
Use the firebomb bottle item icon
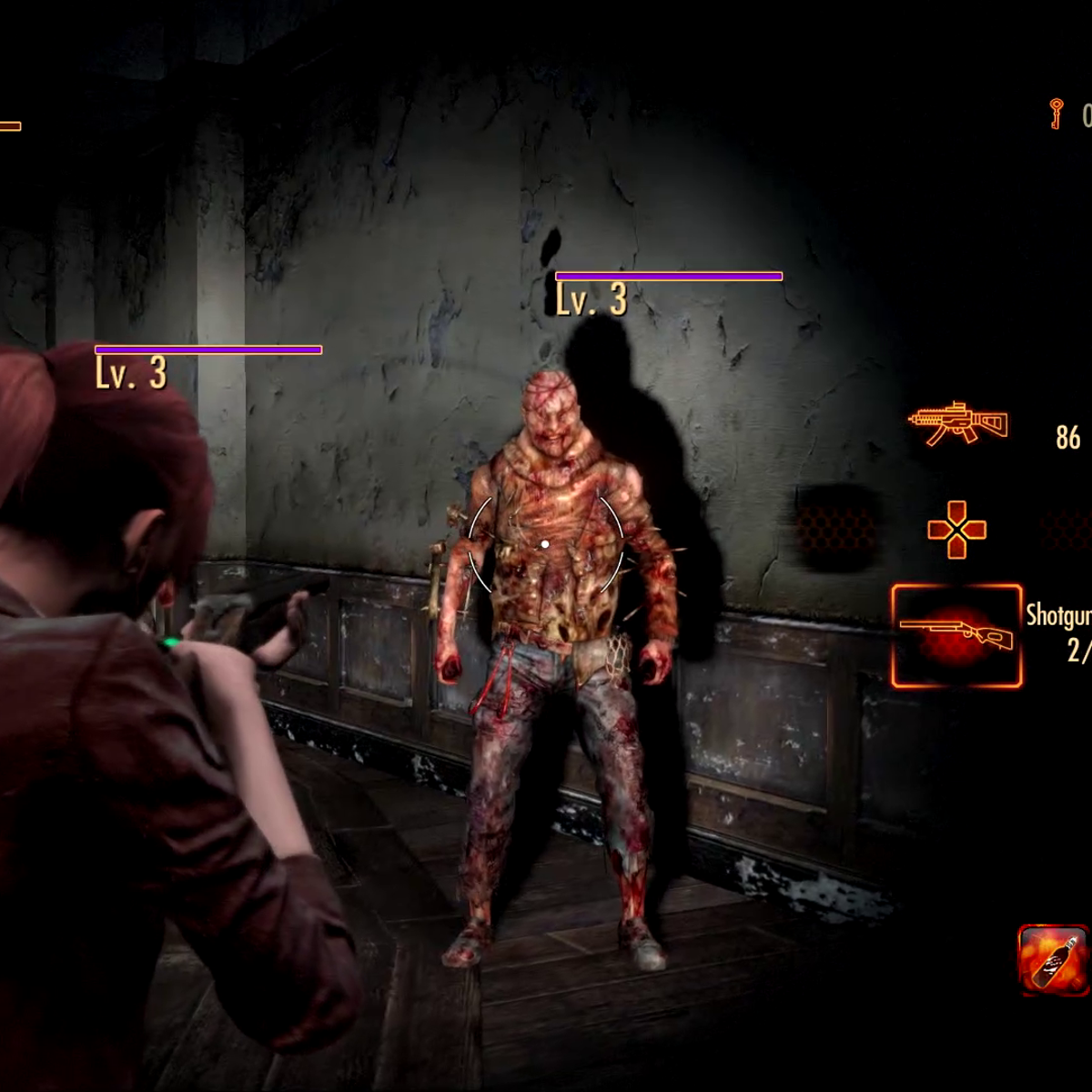pyautogui.click(x=1053, y=960)
